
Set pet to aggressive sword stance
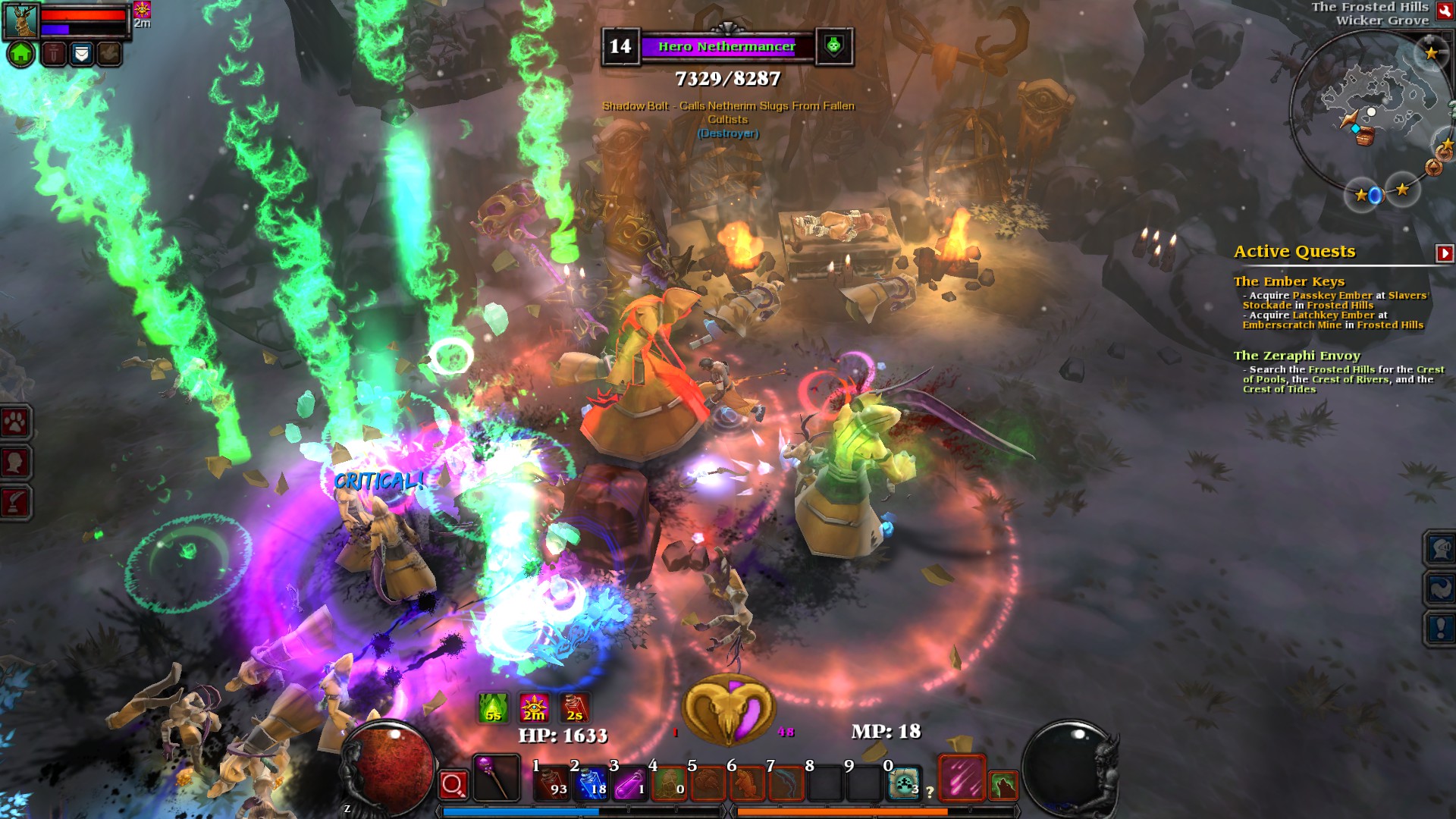(54, 54)
